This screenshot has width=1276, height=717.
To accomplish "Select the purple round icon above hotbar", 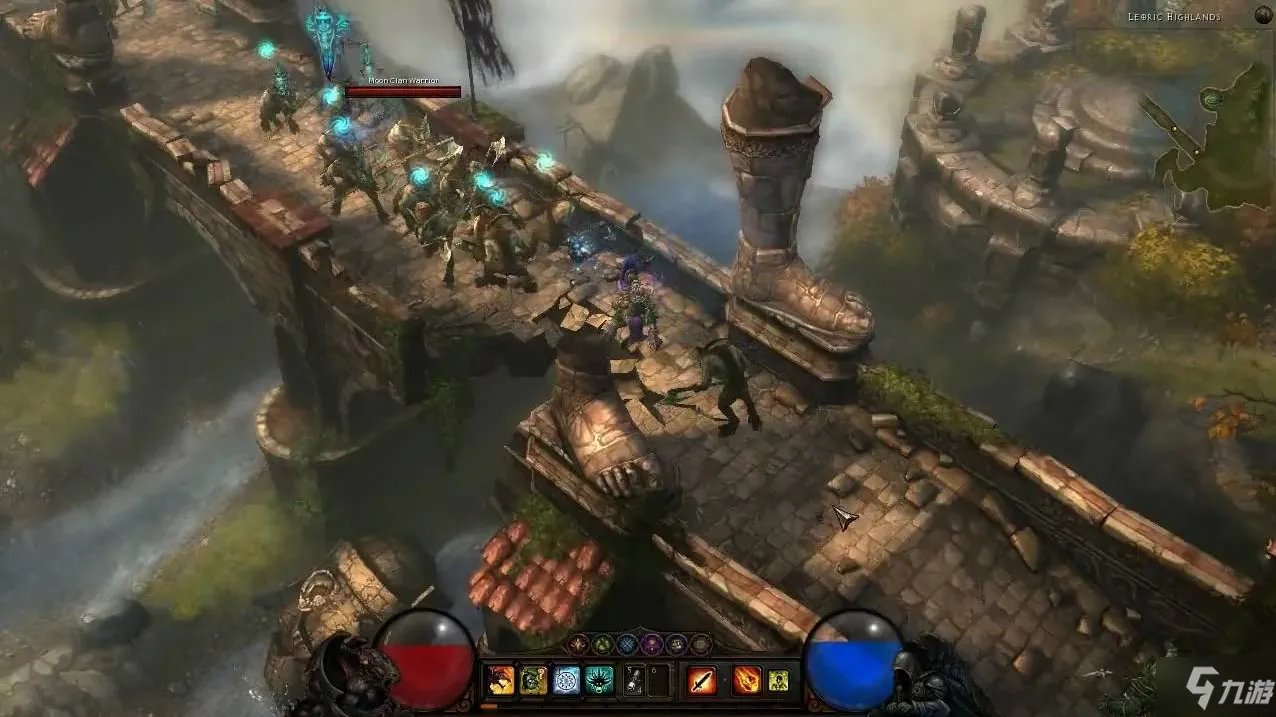I will [x=651, y=644].
